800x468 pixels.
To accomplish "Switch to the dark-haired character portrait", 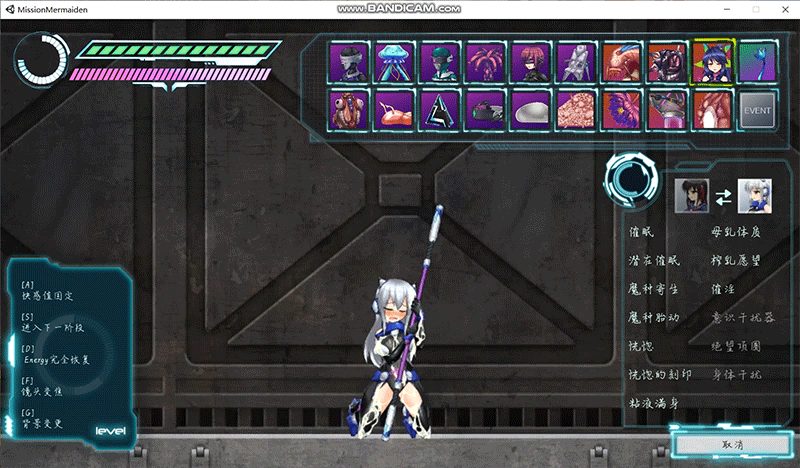I will point(691,195).
